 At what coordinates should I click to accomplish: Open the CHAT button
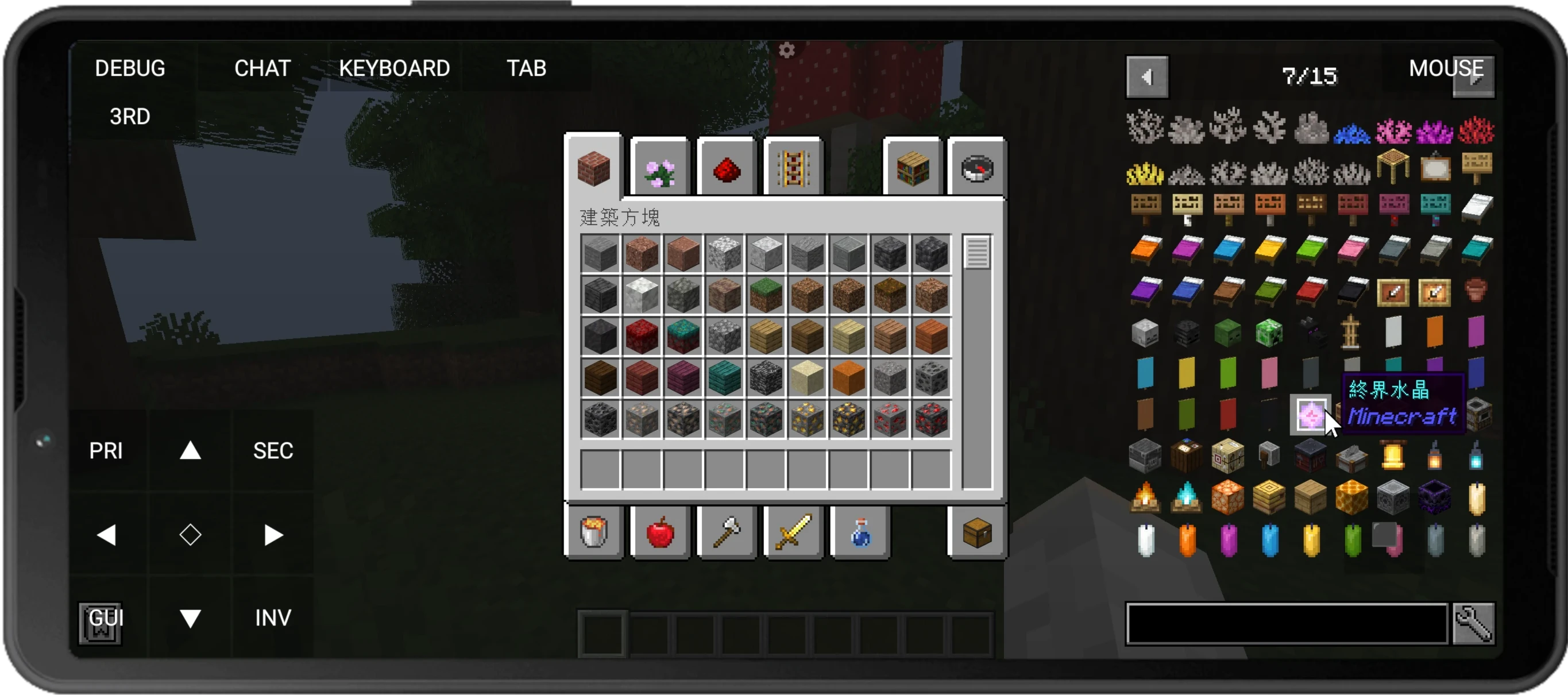(x=262, y=68)
